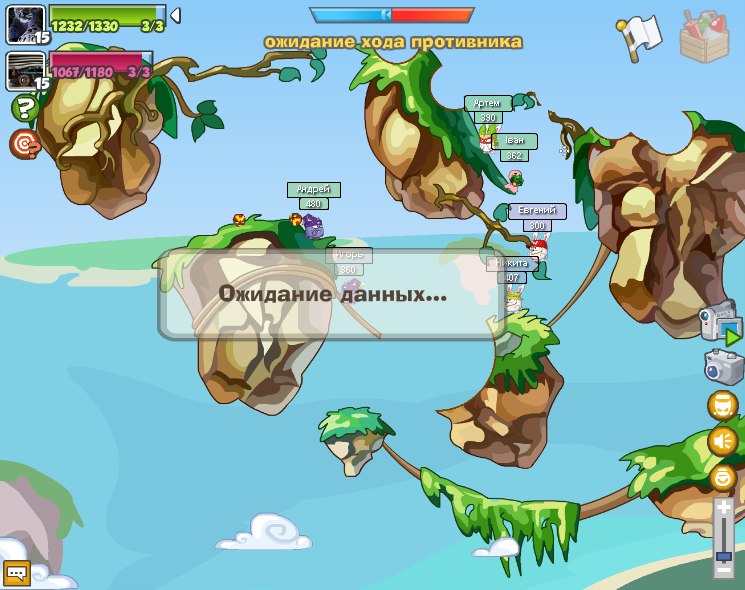The width and height of the screenshot is (745, 590).
Task: Click the orange target hint button
Action: tap(24, 143)
